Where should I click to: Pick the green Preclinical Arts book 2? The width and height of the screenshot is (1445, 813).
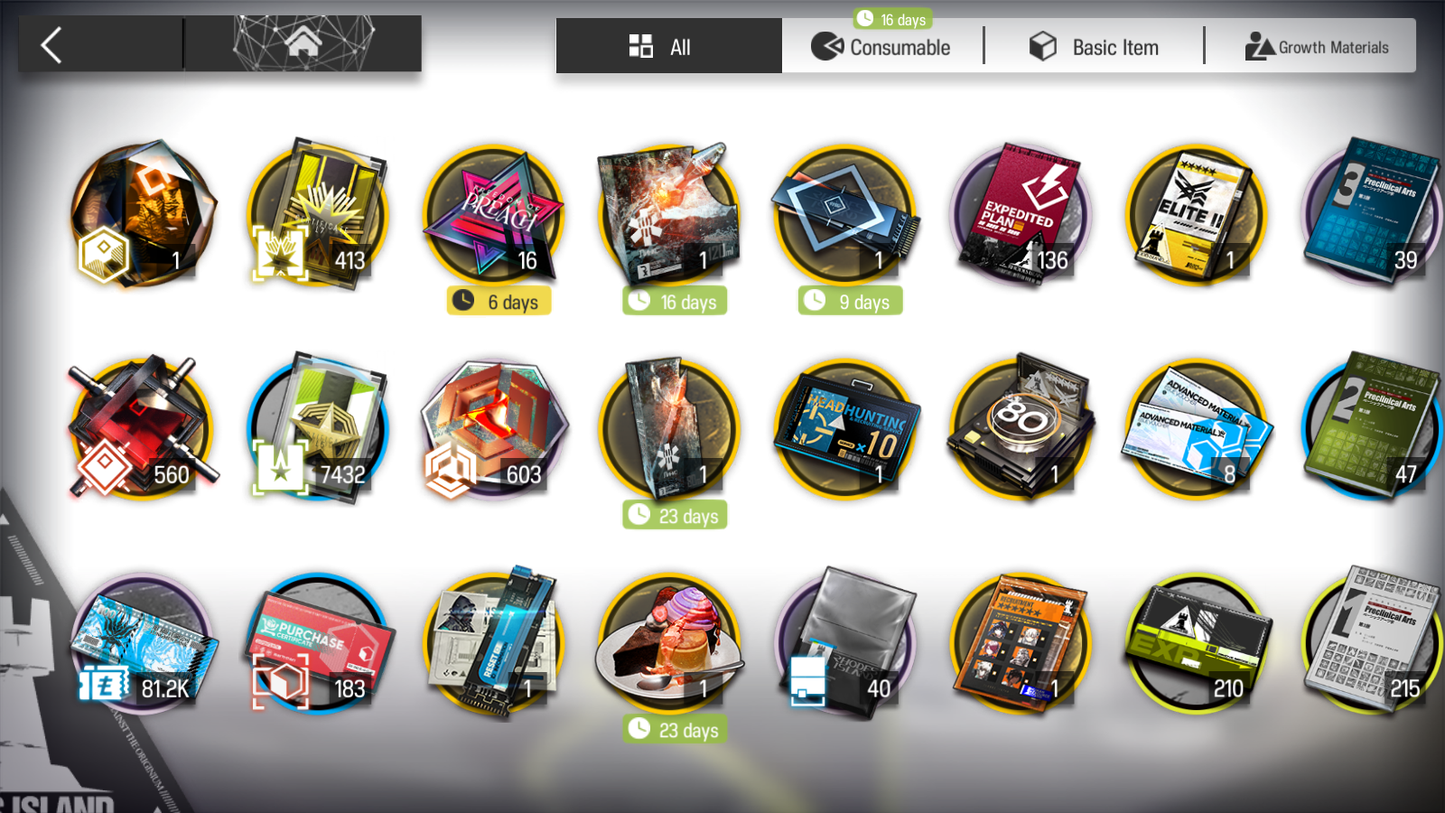coord(1372,428)
